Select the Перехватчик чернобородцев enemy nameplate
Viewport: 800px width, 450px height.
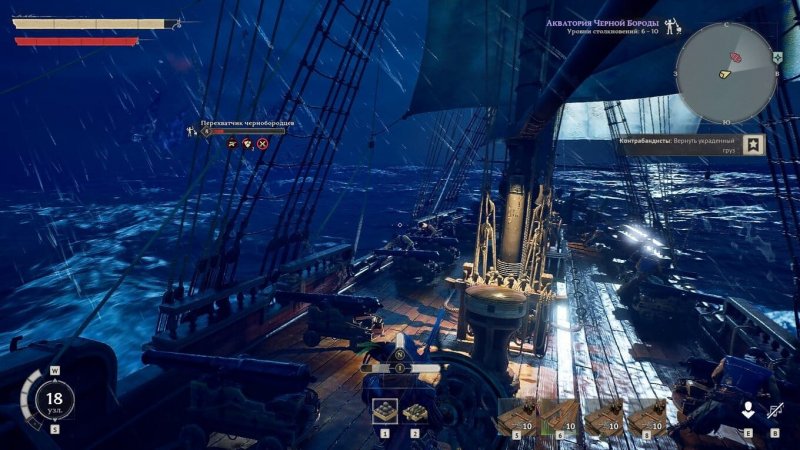[x=246, y=122]
